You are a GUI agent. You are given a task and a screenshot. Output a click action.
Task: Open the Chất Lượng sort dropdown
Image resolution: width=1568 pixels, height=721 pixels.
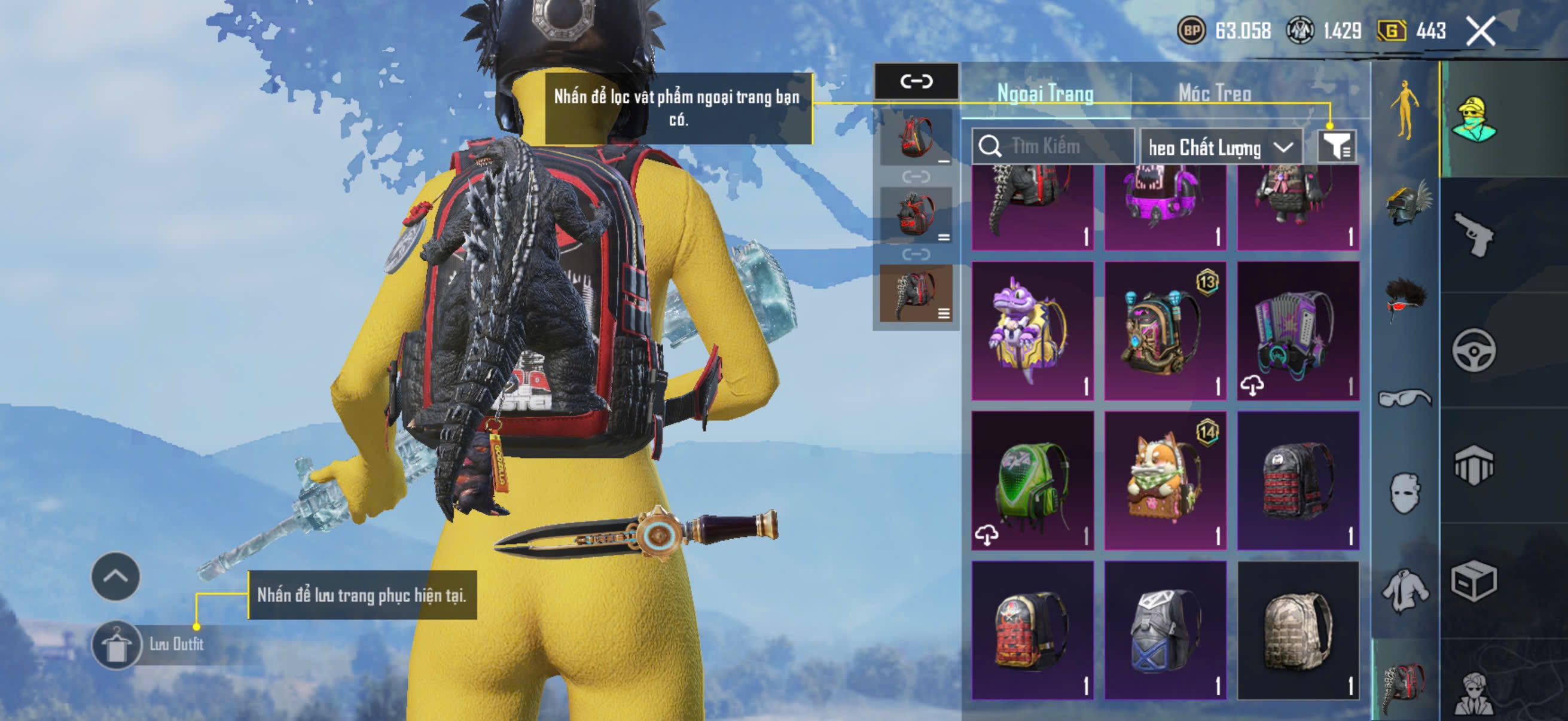(1221, 147)
